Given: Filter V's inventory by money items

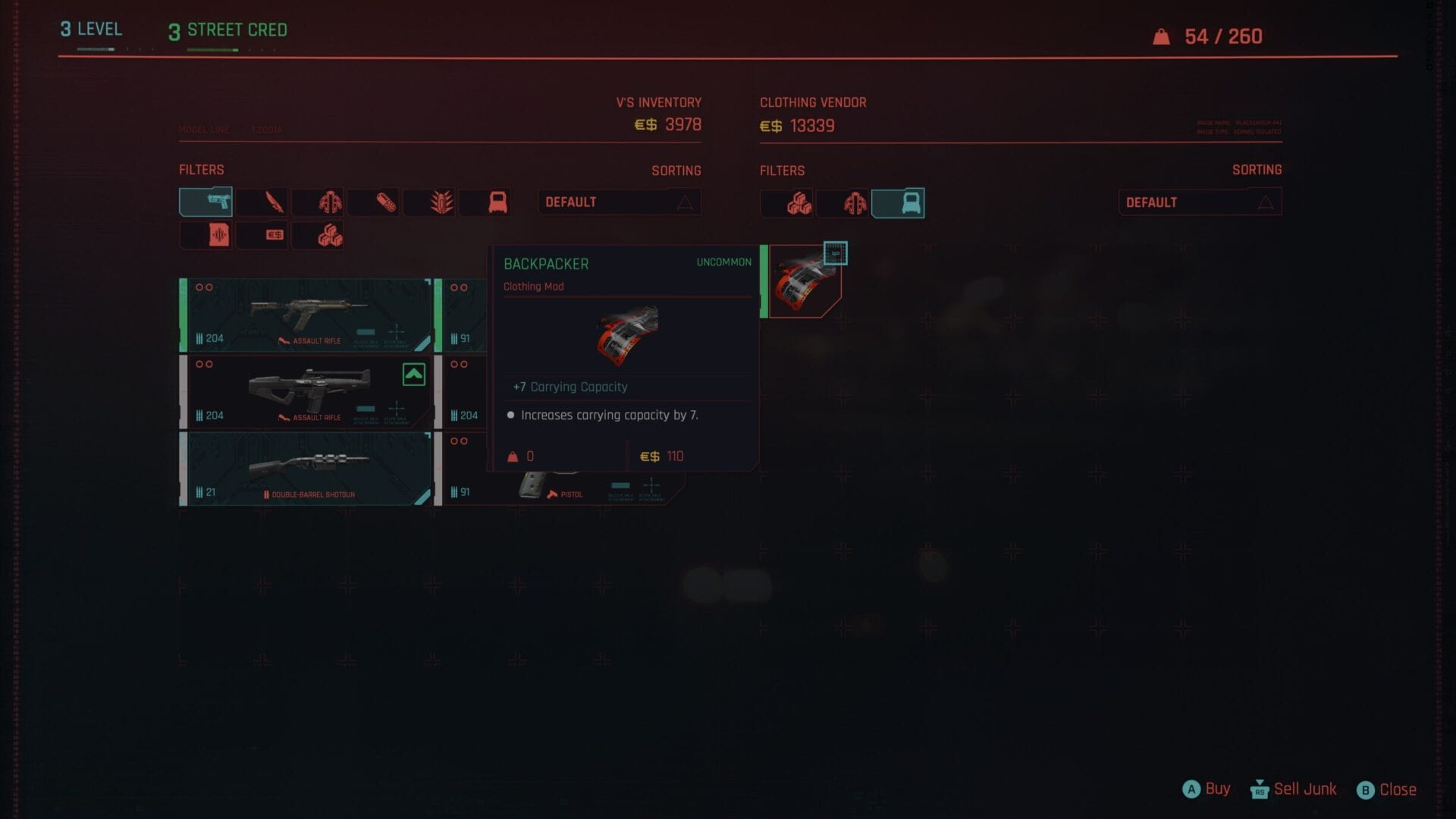Looking at the screenshot, I should pyautogui.click(x=262, y=234).
